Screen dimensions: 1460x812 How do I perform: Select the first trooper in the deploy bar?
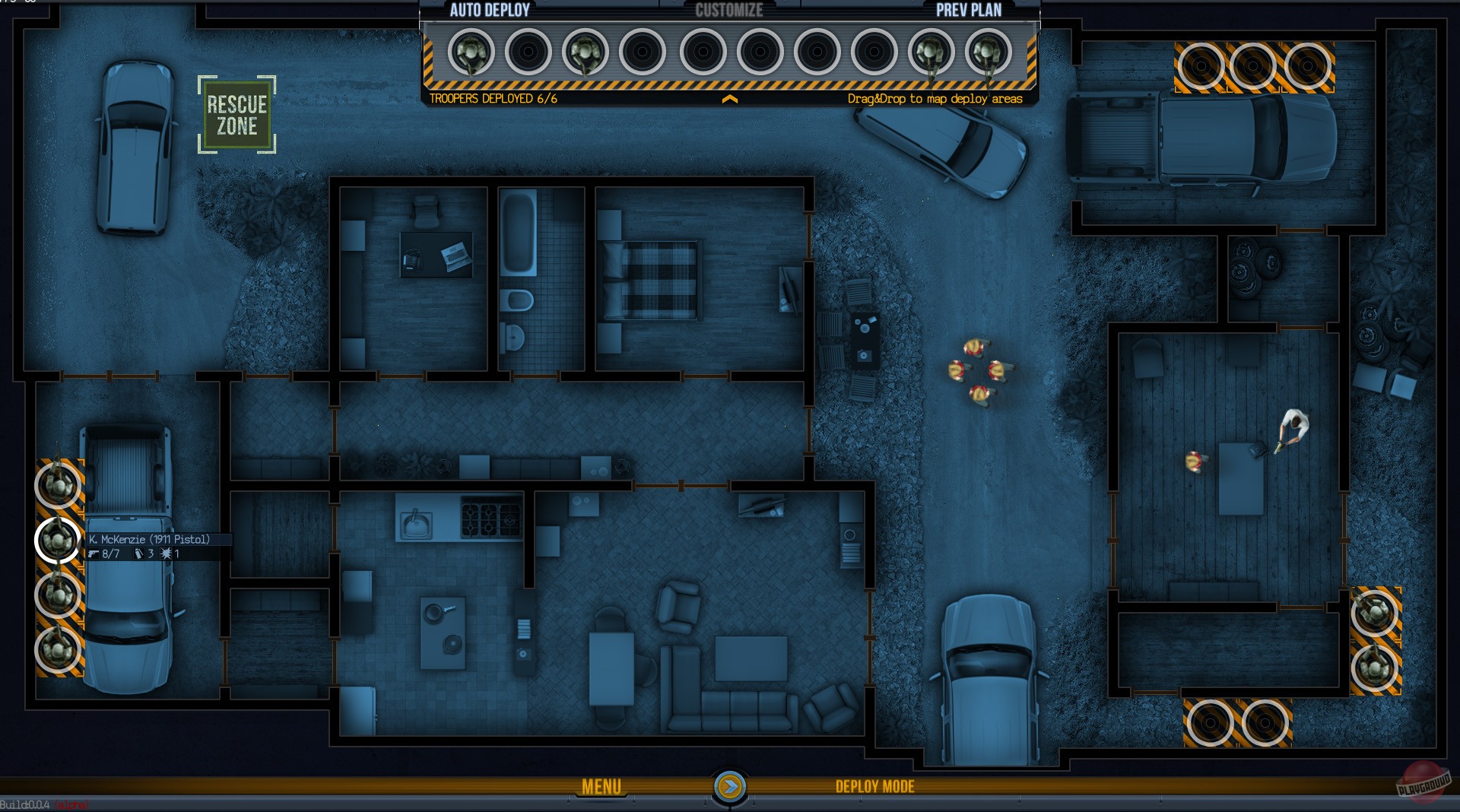pos(470,53)
